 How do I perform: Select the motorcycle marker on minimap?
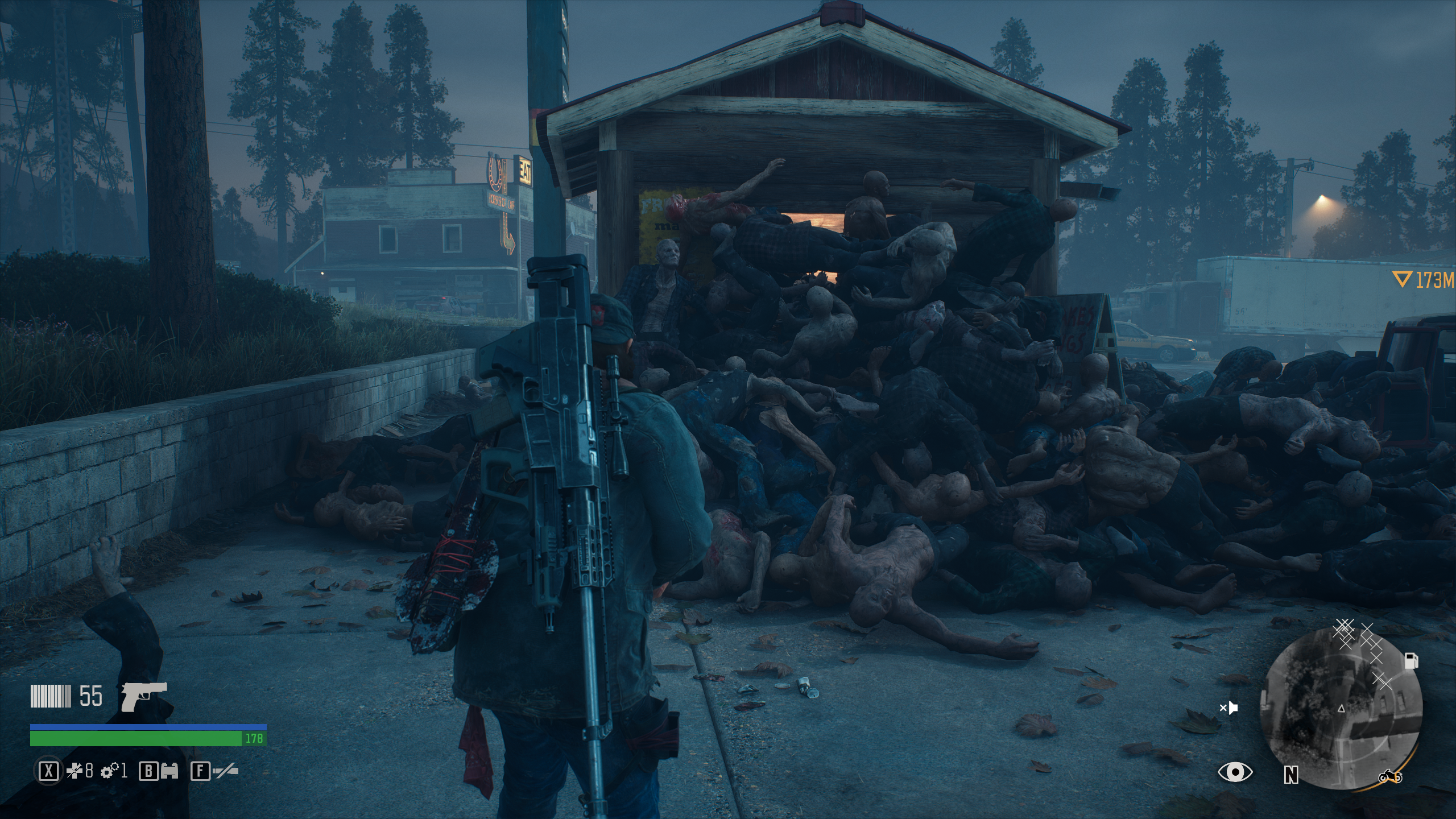click(x=1390, y=776)
